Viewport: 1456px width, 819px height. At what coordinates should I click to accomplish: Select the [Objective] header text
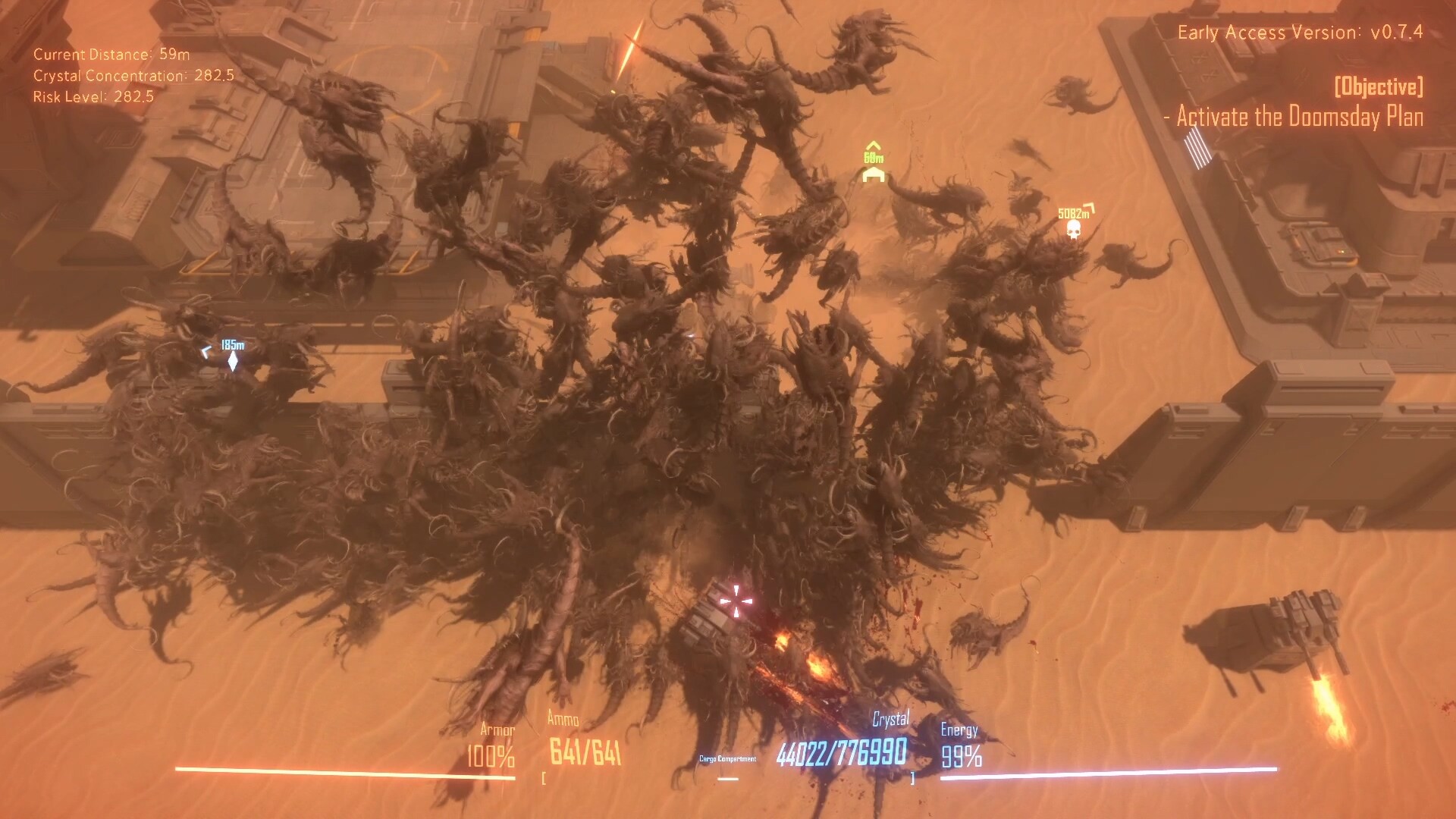point(1377,88)
